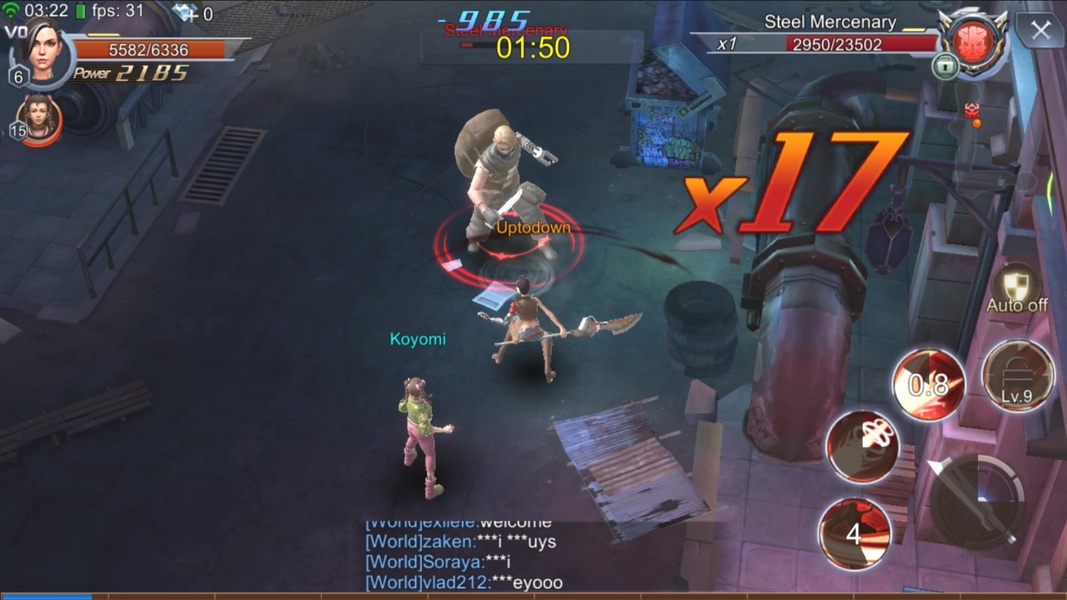This screenshot has height=600, width=1067.
Task: Activate the skill showing 0.8 cooldown
Action: (x=929, y=385)
